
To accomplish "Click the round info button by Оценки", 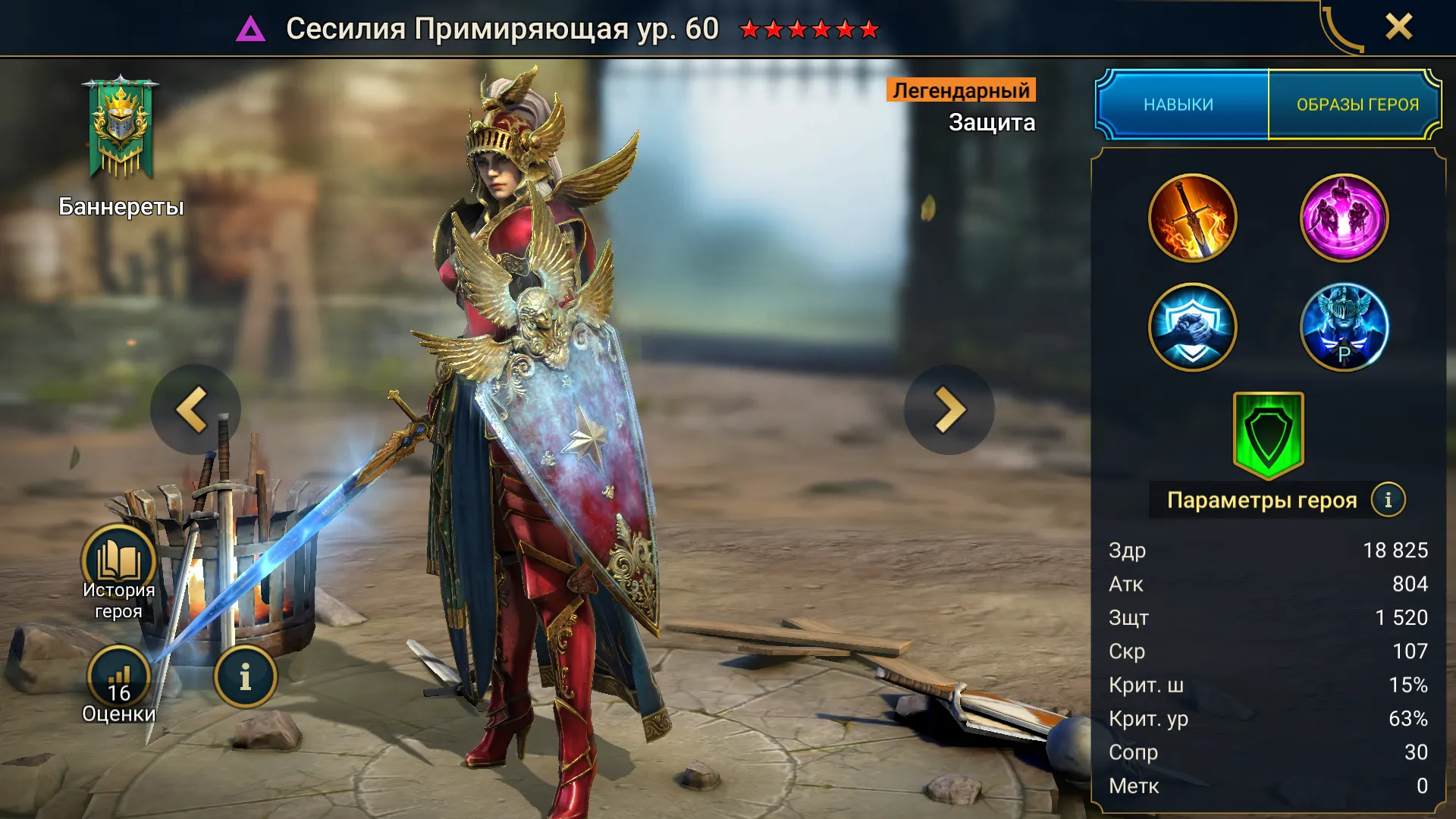I will 245,677.
